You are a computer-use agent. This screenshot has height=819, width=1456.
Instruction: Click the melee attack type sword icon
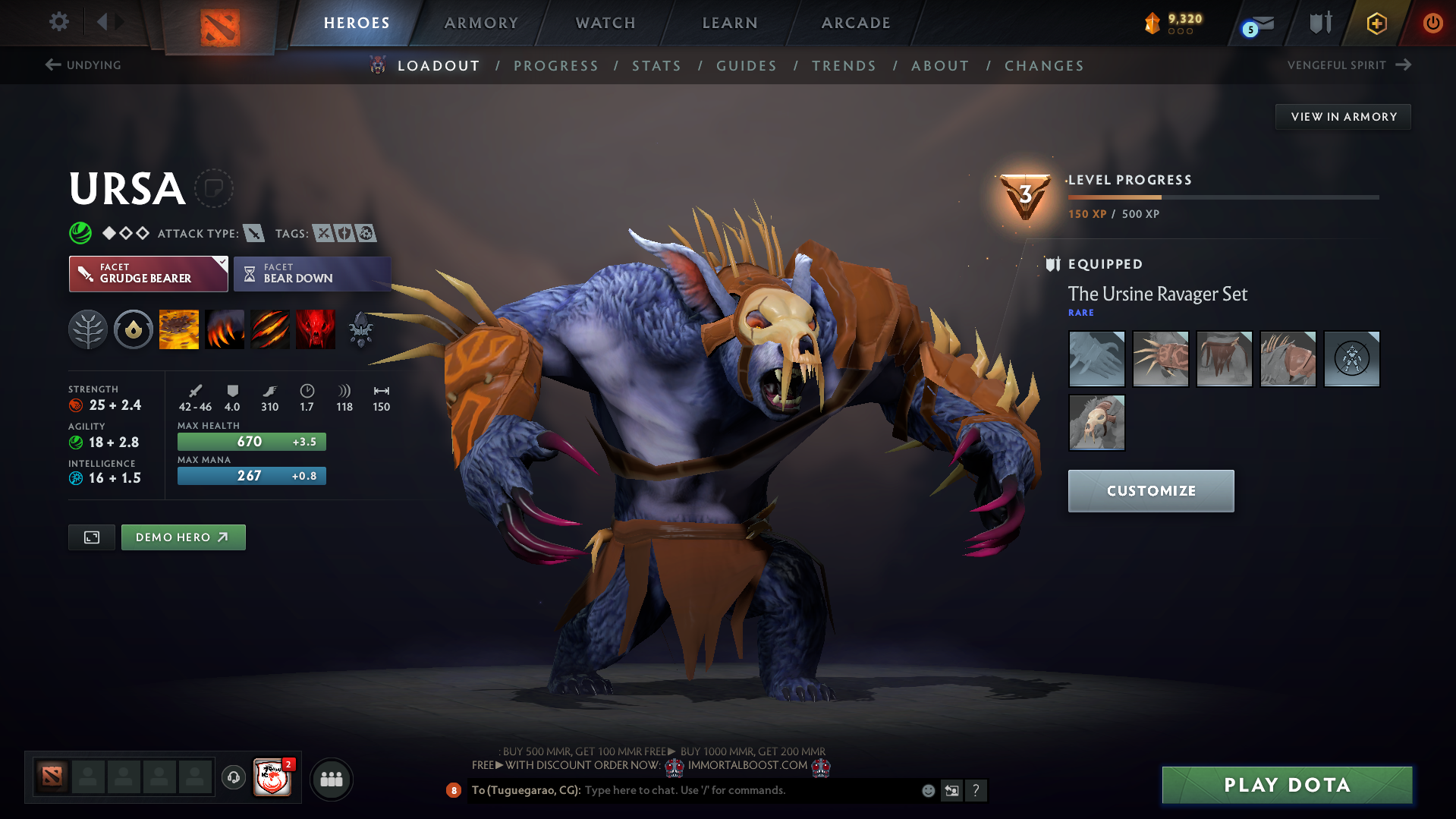(252, 233)
